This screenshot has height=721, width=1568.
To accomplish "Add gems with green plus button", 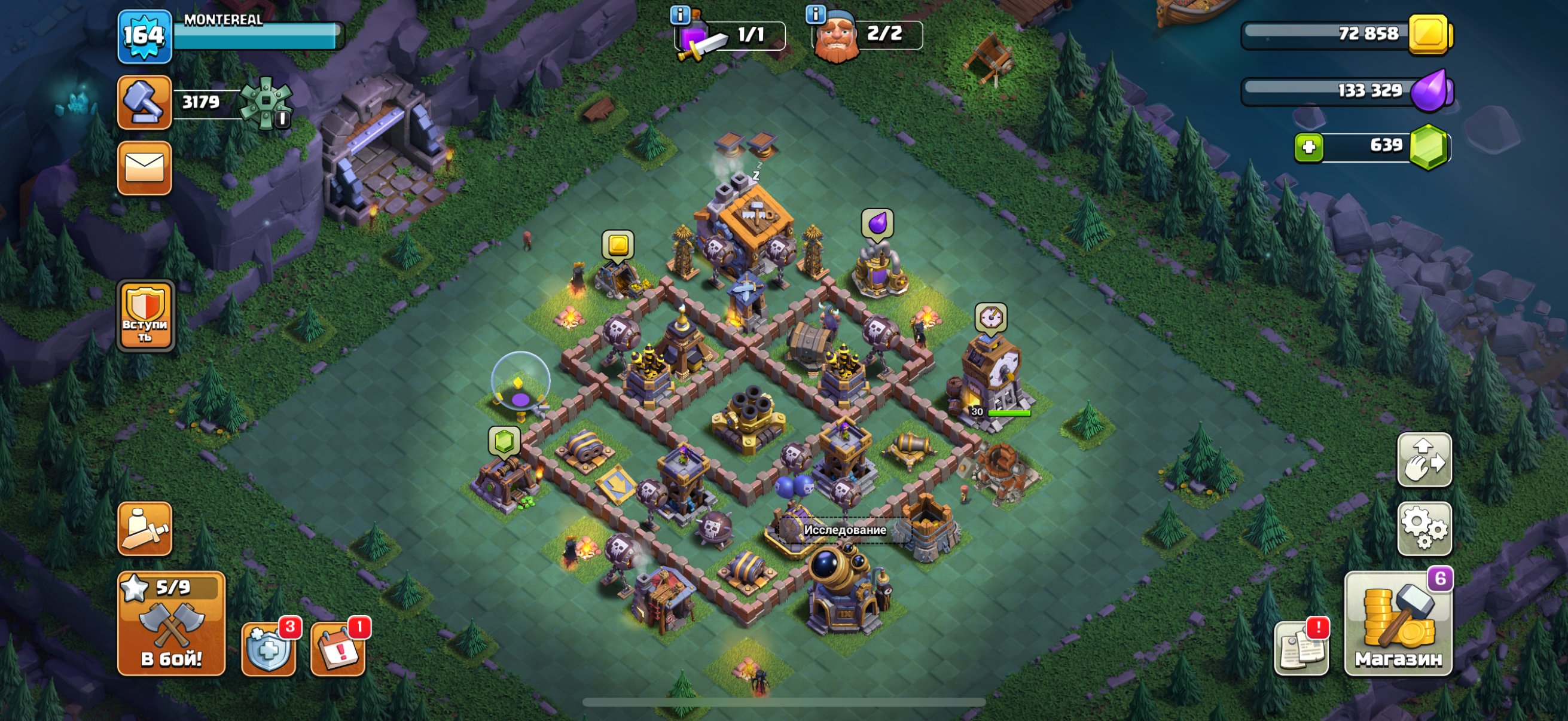I will [1308, 147].
